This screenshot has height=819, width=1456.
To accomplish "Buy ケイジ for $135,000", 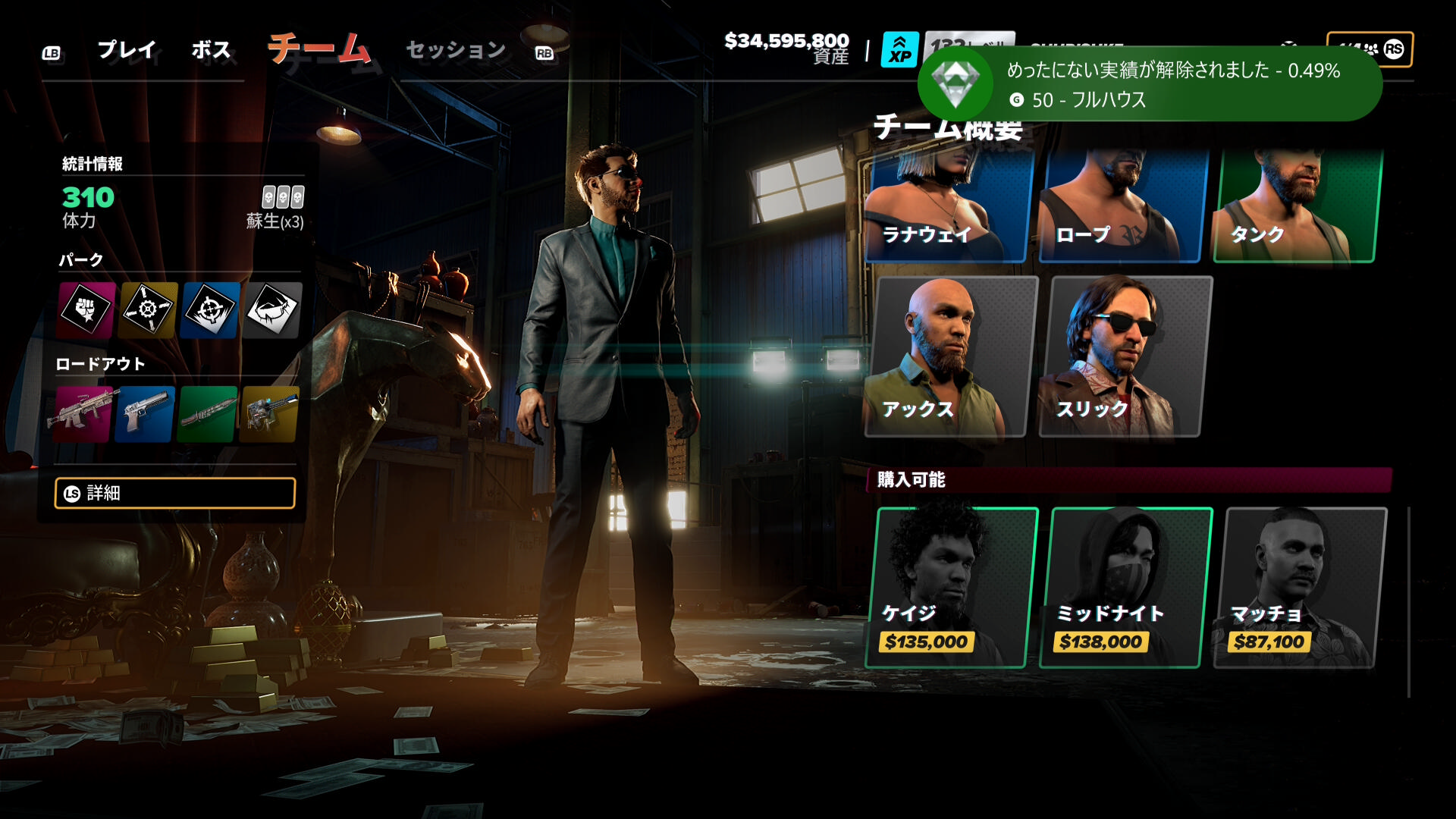I will 951,588.
